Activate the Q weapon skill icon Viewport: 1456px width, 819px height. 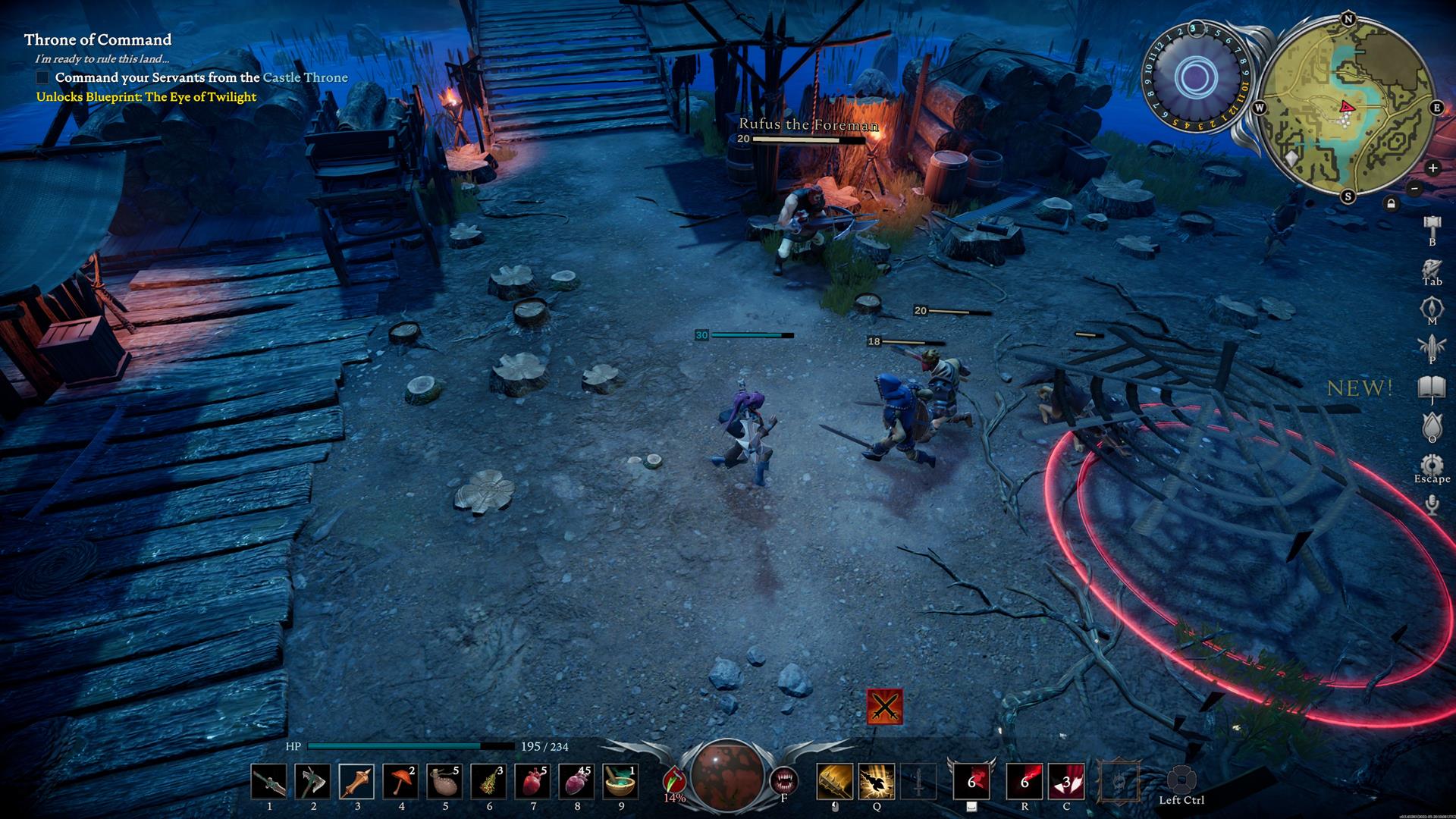click(877, 782)
